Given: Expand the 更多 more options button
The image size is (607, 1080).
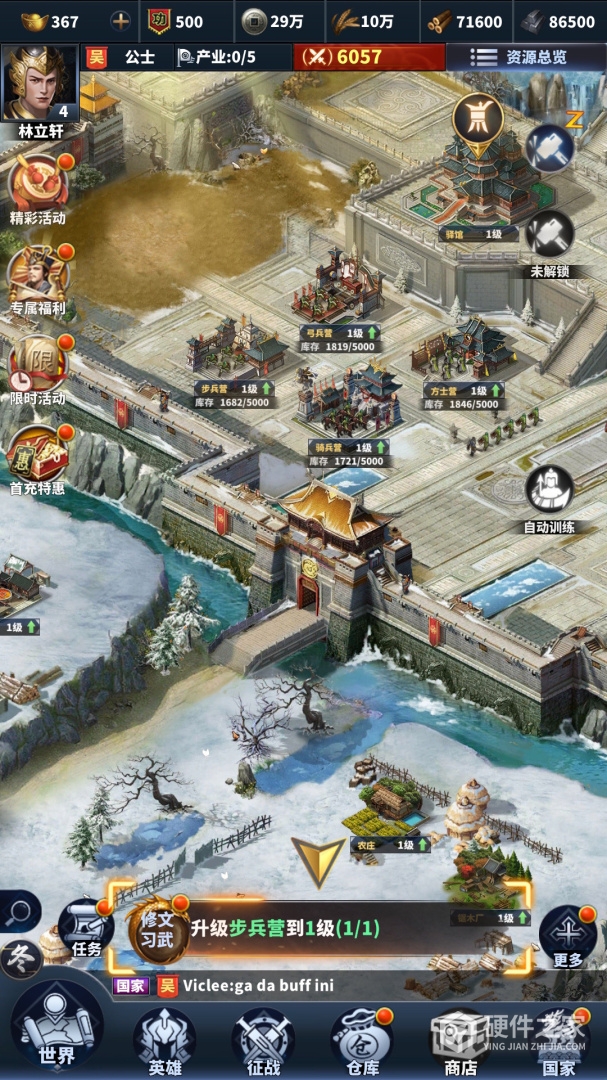Looking at the screenshot, I should click(x=567, y=937).
